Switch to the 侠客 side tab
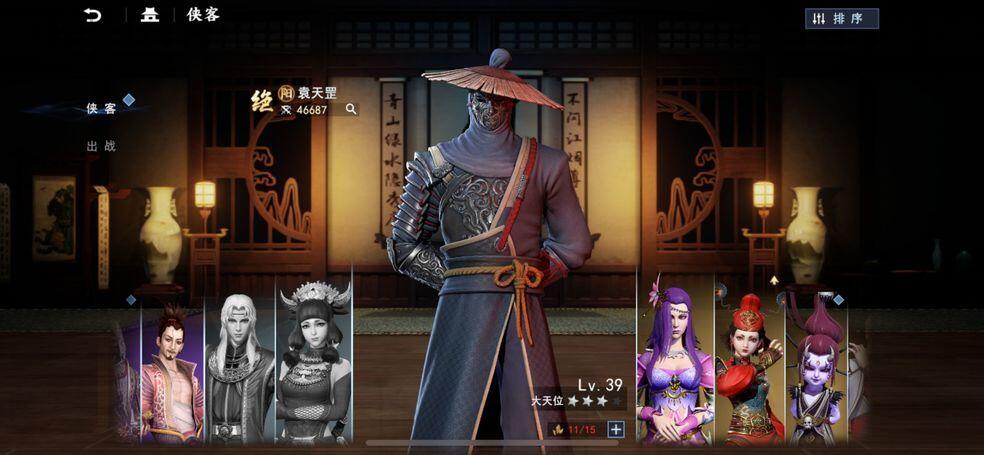This screenshot has width=984, height=455. click(100, 108)
